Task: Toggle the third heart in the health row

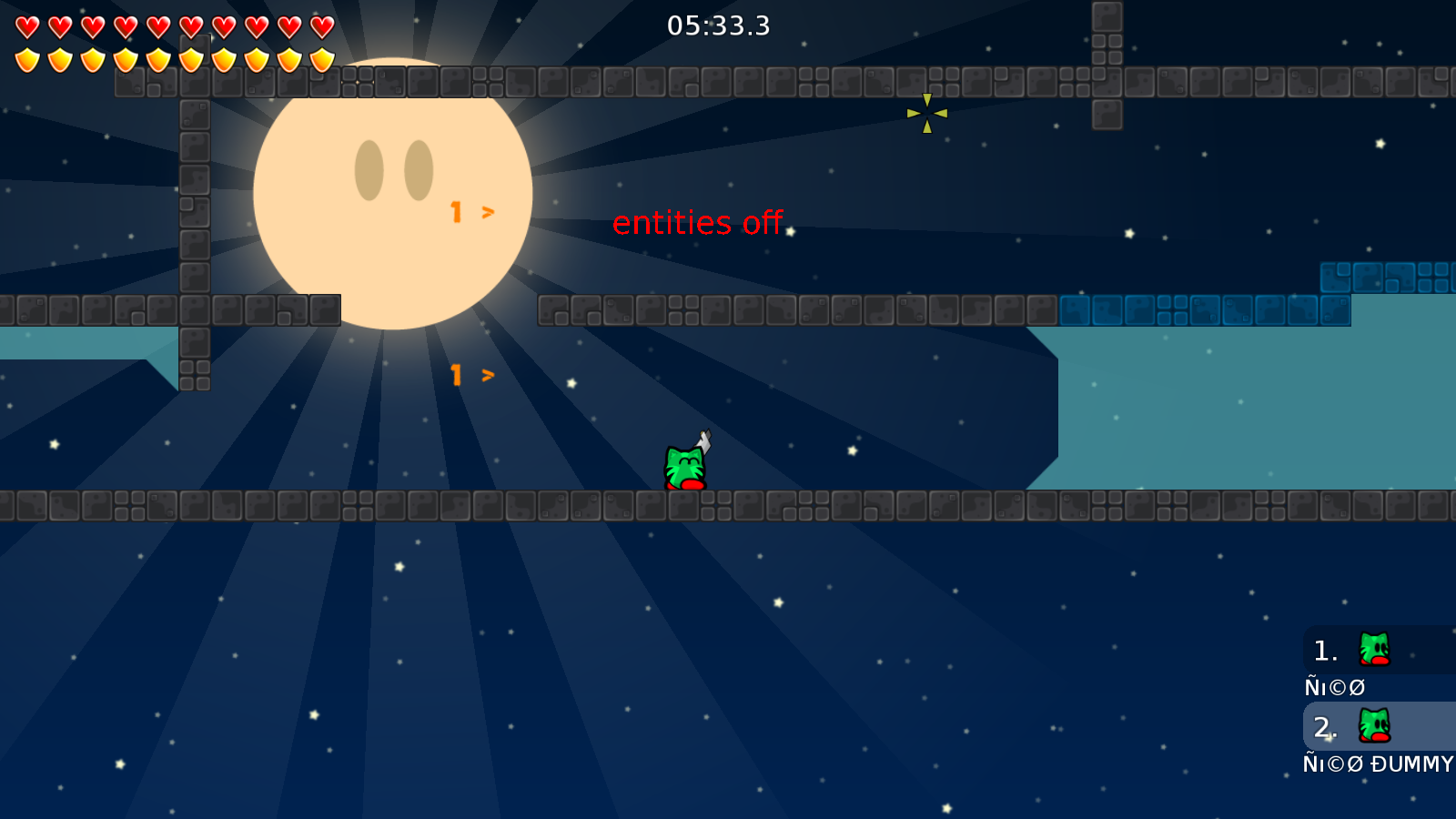Action: pyautogui.click(x=91, y=25)
